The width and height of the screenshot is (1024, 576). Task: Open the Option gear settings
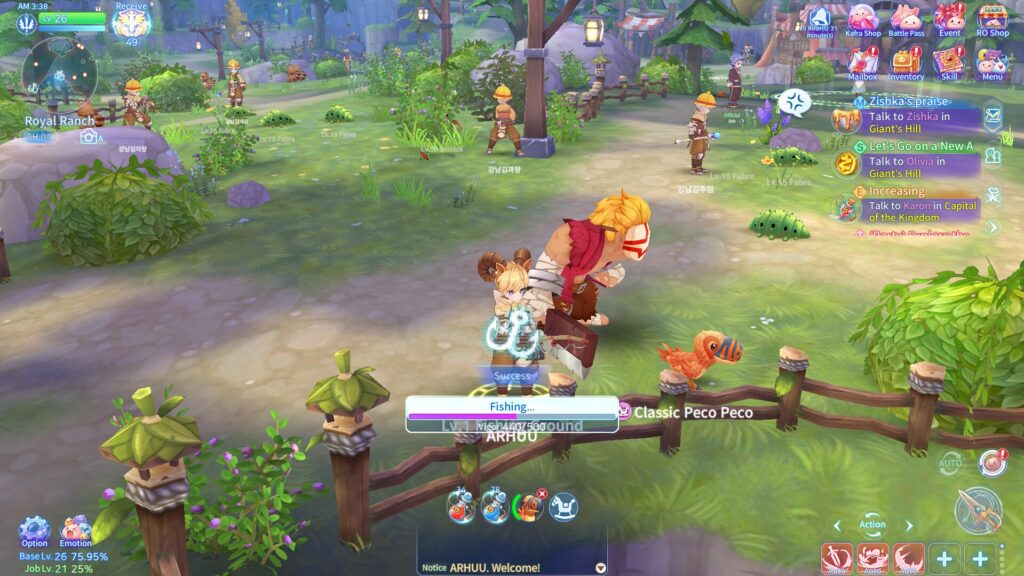(x=34, y=530)
